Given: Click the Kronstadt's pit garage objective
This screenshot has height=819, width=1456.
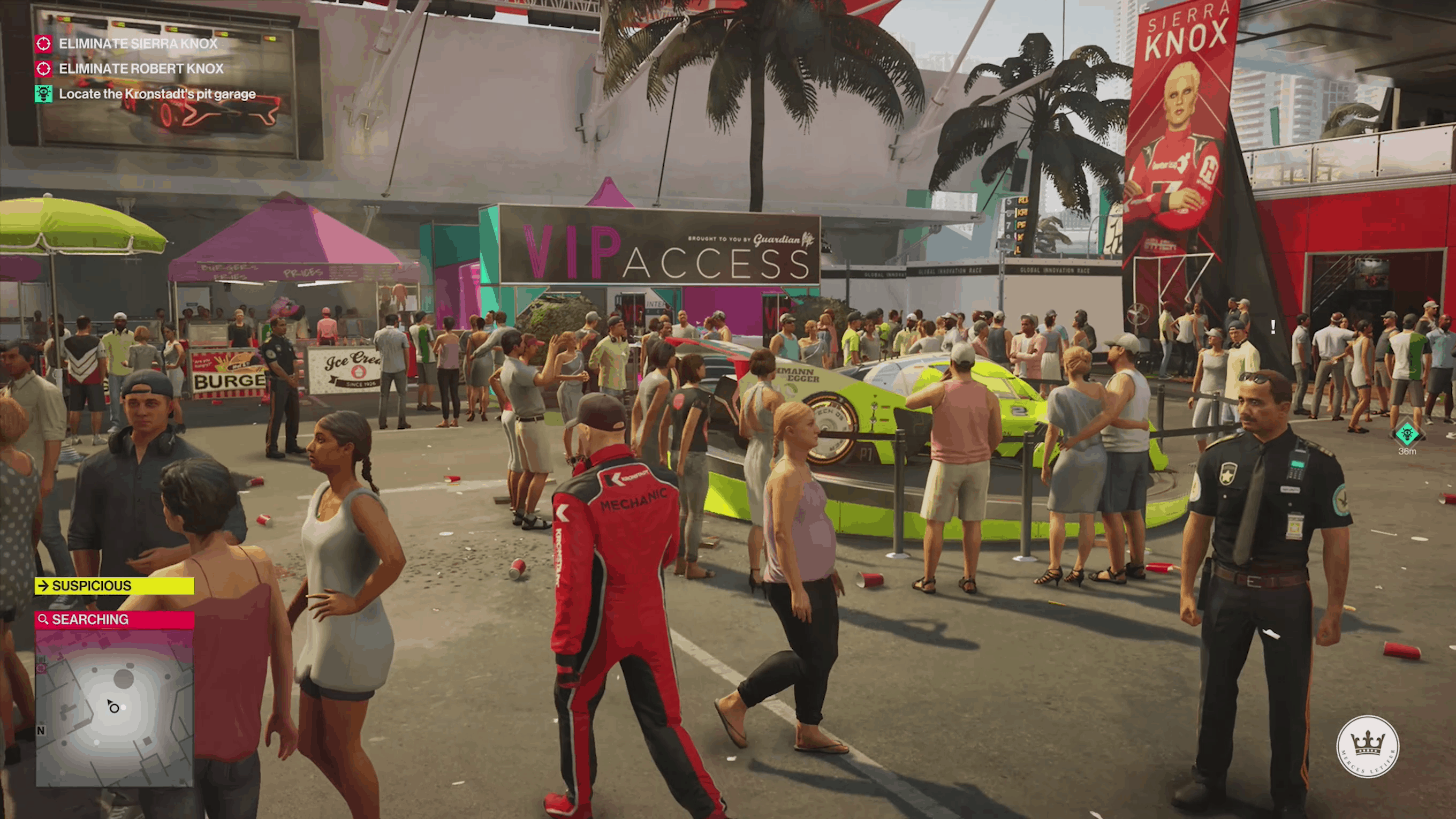Looking at the screenshot, I should 156,94.
